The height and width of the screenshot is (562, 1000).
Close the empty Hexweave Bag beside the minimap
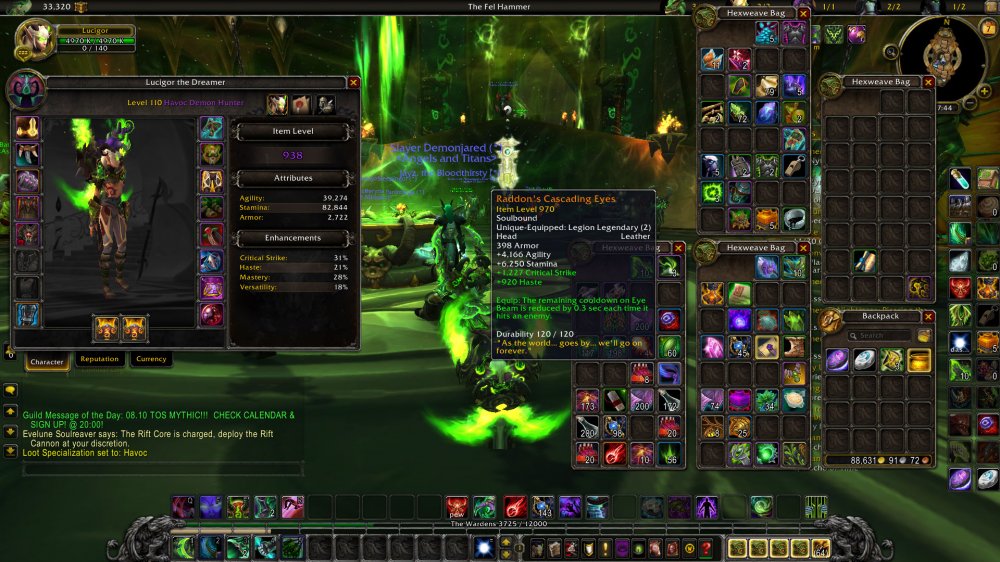928,82
